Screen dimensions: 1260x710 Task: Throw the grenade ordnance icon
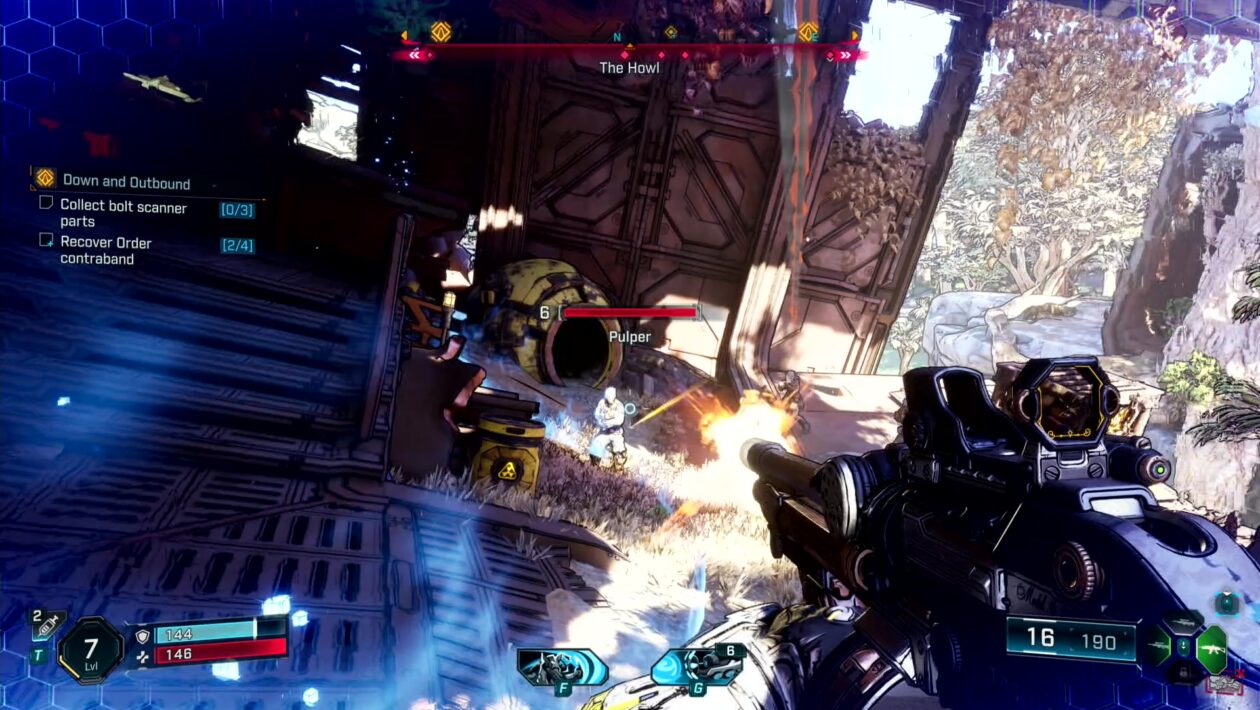tap(699, 664)
